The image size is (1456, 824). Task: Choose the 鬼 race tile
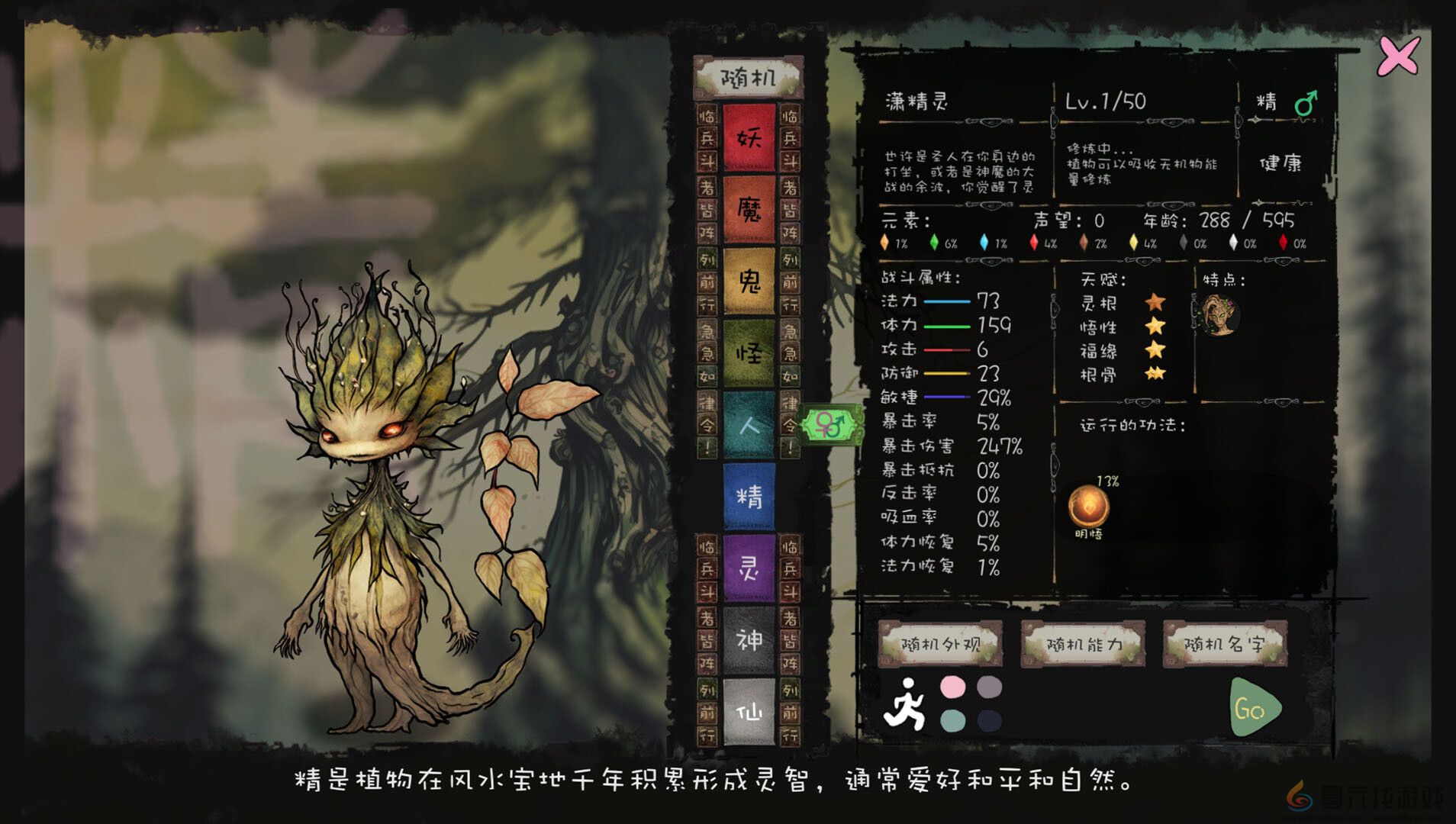tap(751, 282)
